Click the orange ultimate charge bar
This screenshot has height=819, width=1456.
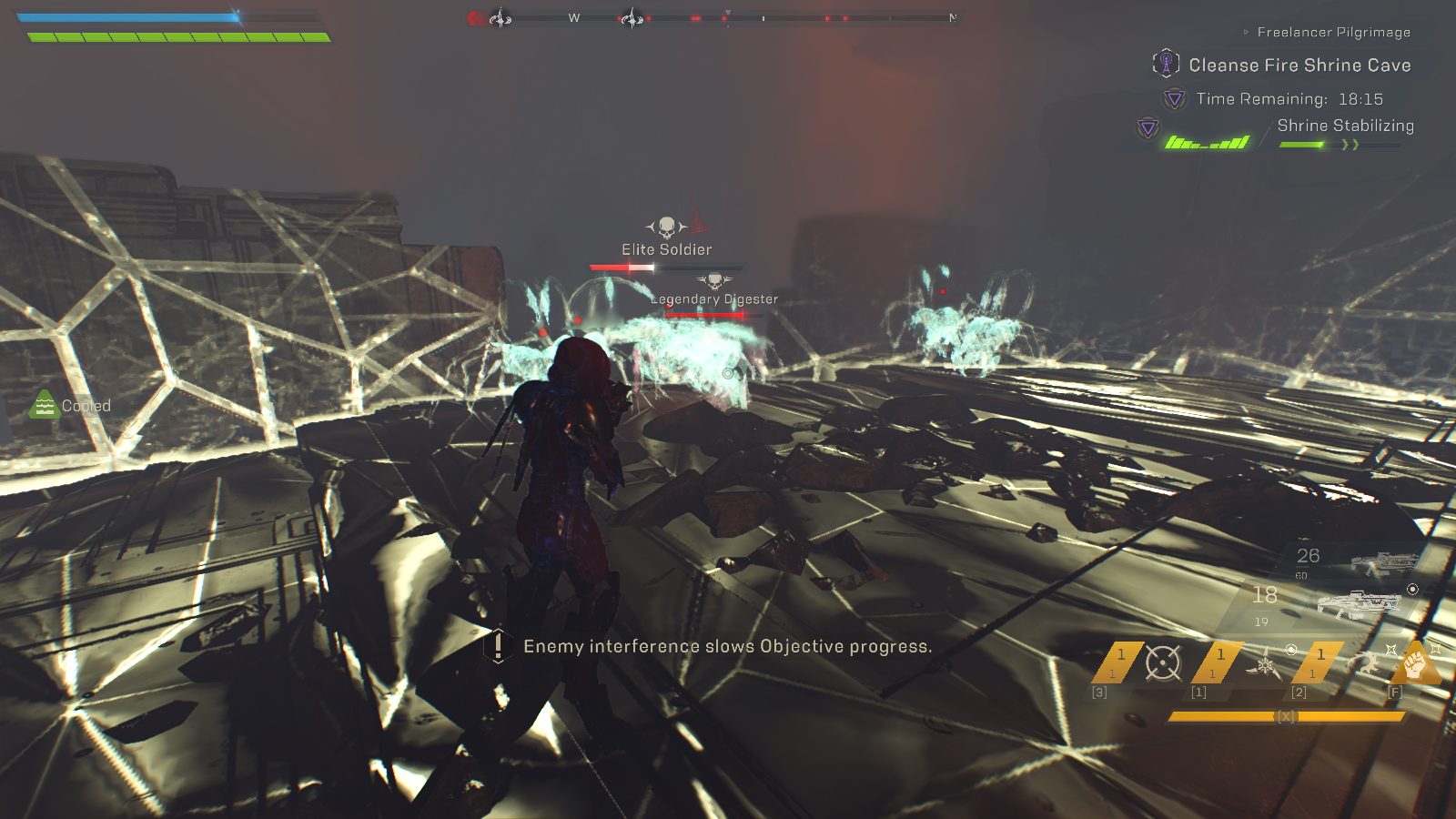(x=1287, y=717)
